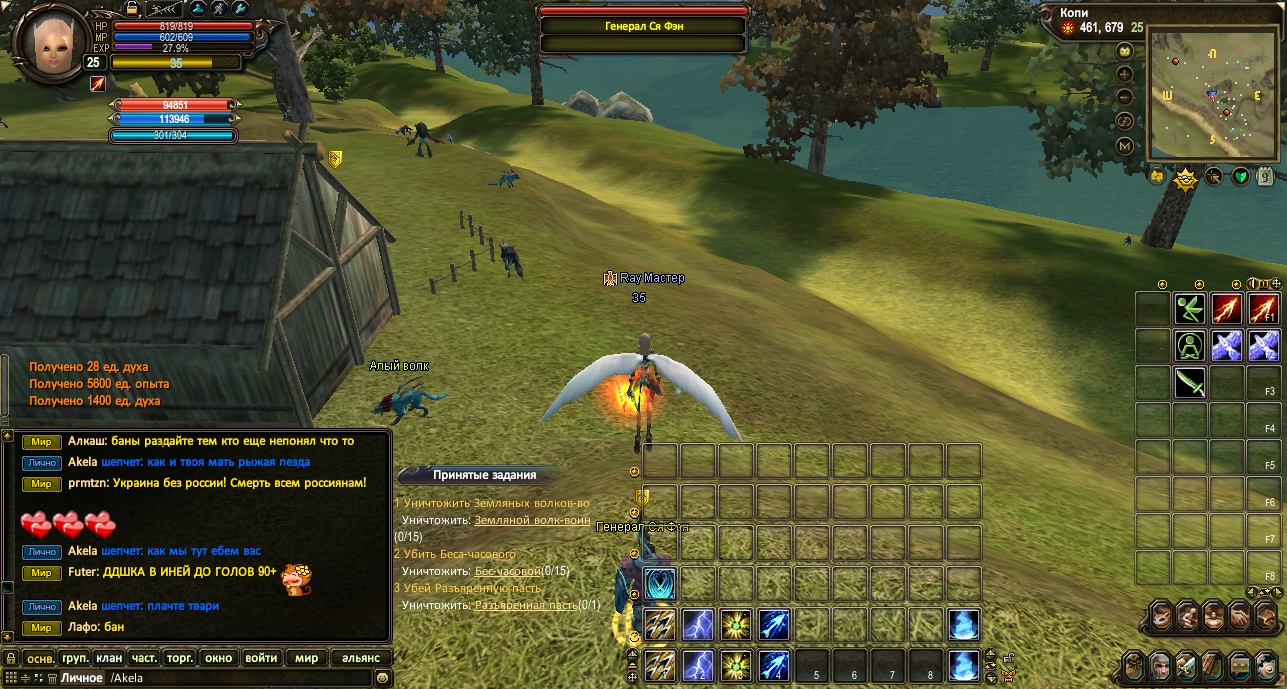Activate the green winged running figure skill
This screenshot has height=689, width=1287.
pyautogui.click(x=1190, y=309)
